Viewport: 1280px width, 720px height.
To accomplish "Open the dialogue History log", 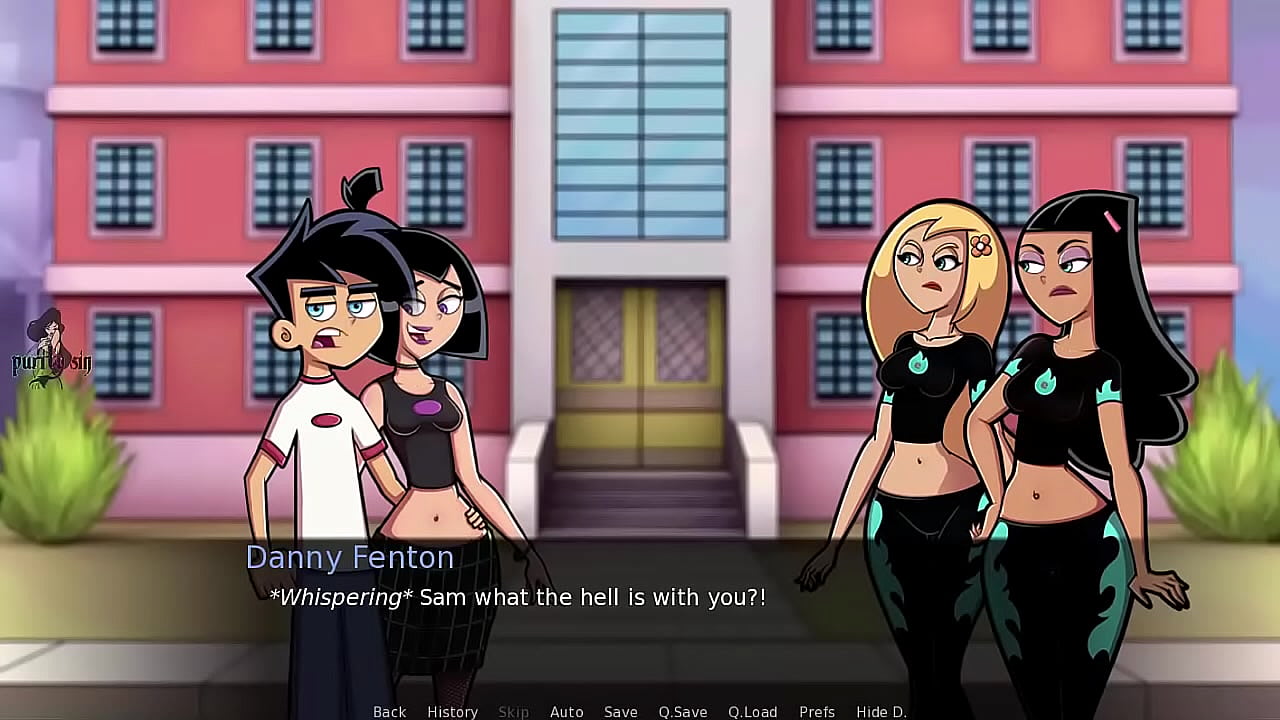I will coord(452,711).
